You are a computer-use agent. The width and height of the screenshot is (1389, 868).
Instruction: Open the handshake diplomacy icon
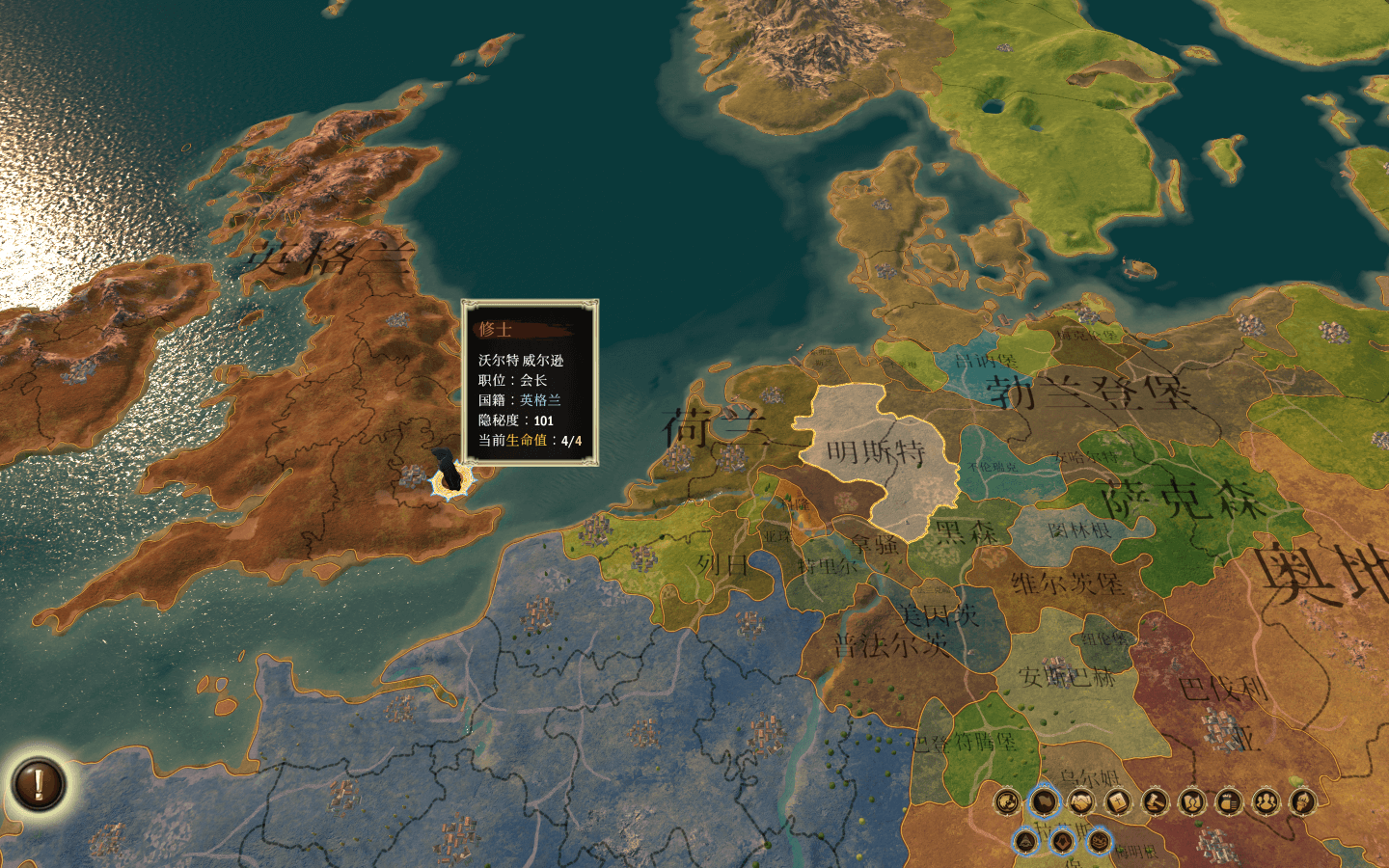tap(1080, 801)
